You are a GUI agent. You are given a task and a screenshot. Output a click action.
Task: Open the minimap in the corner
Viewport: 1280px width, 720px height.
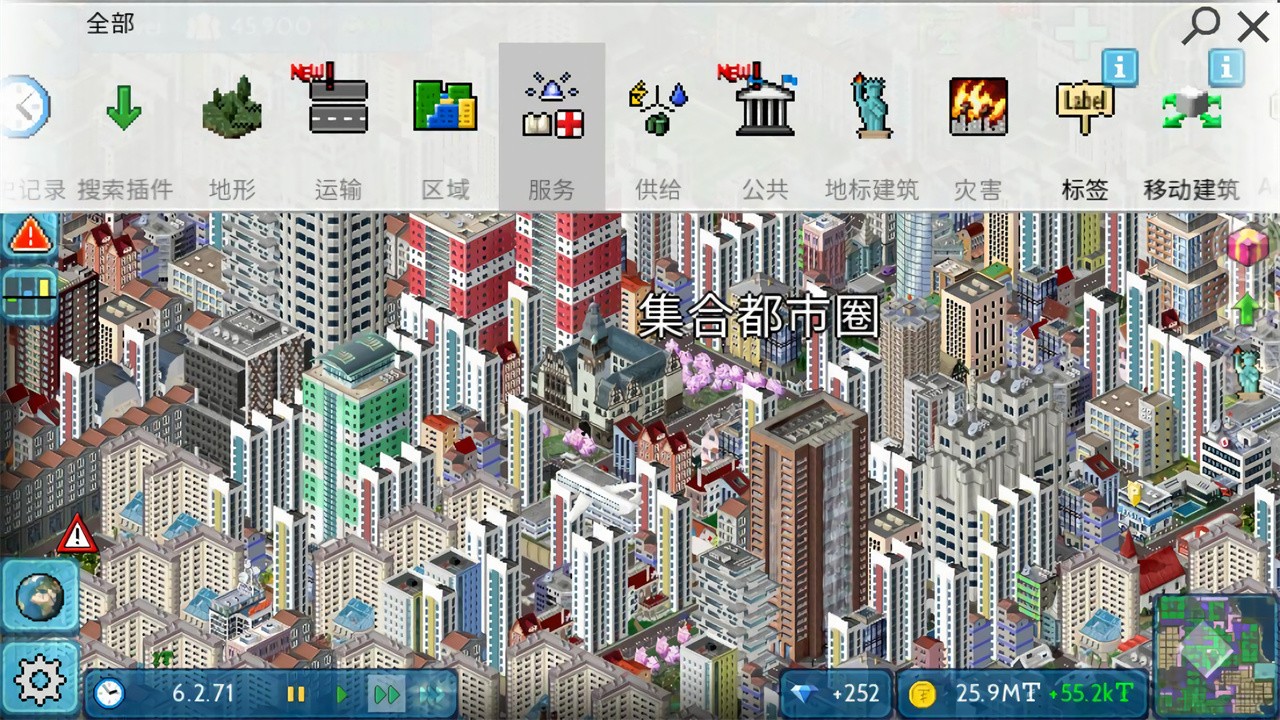1216,656
